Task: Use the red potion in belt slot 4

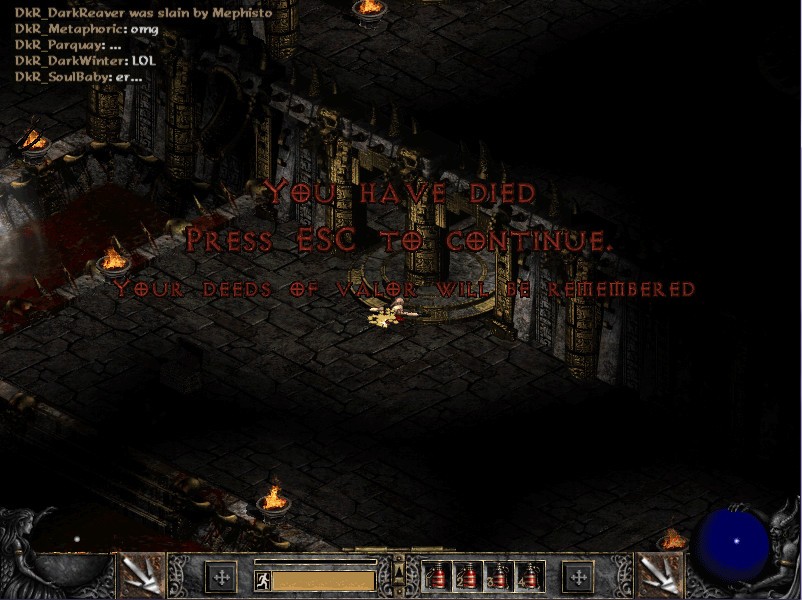Action: click(x=528, y=576)
